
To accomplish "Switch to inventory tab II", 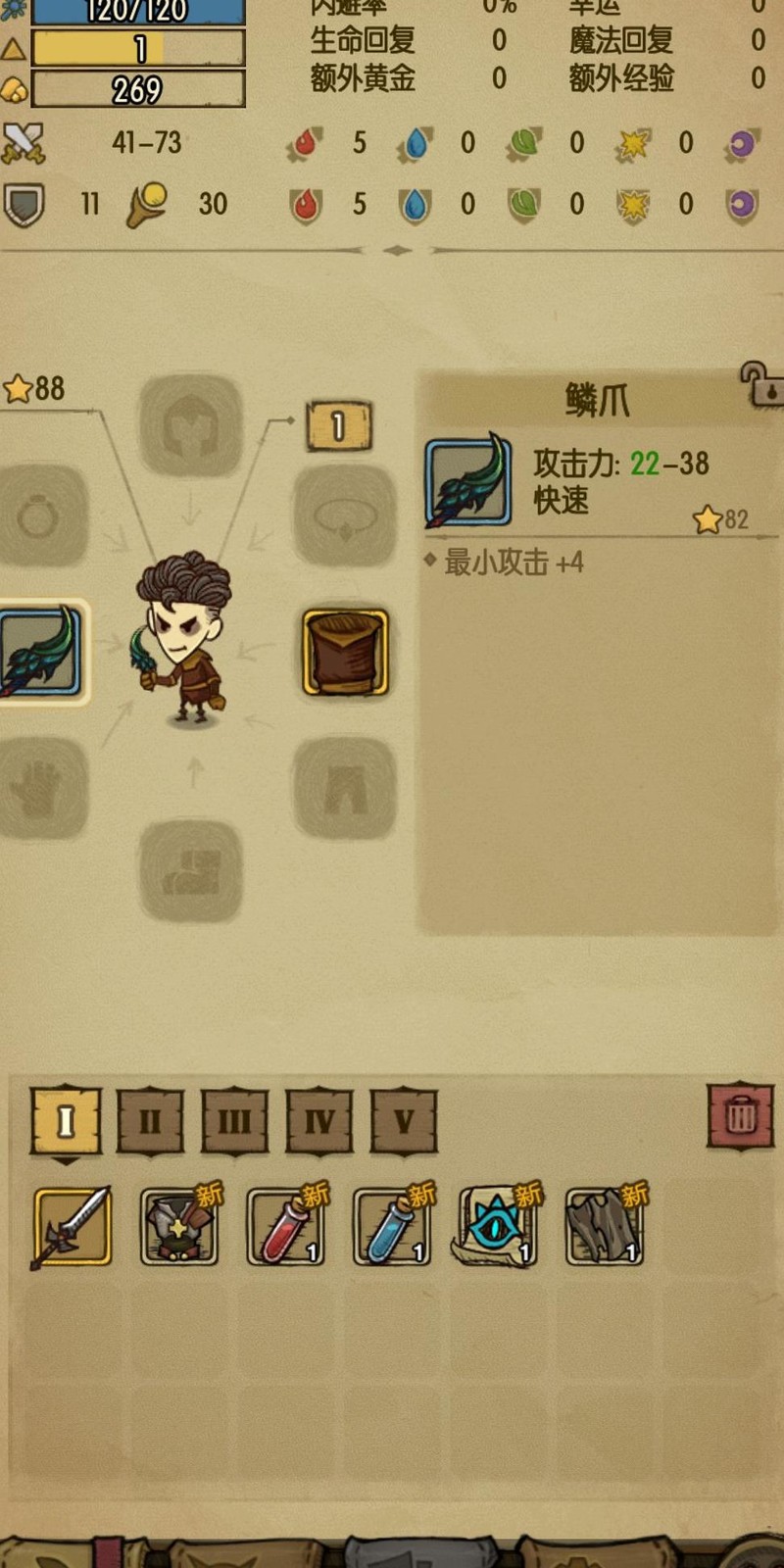I will pyautogui.click(x=150, y=1120).
